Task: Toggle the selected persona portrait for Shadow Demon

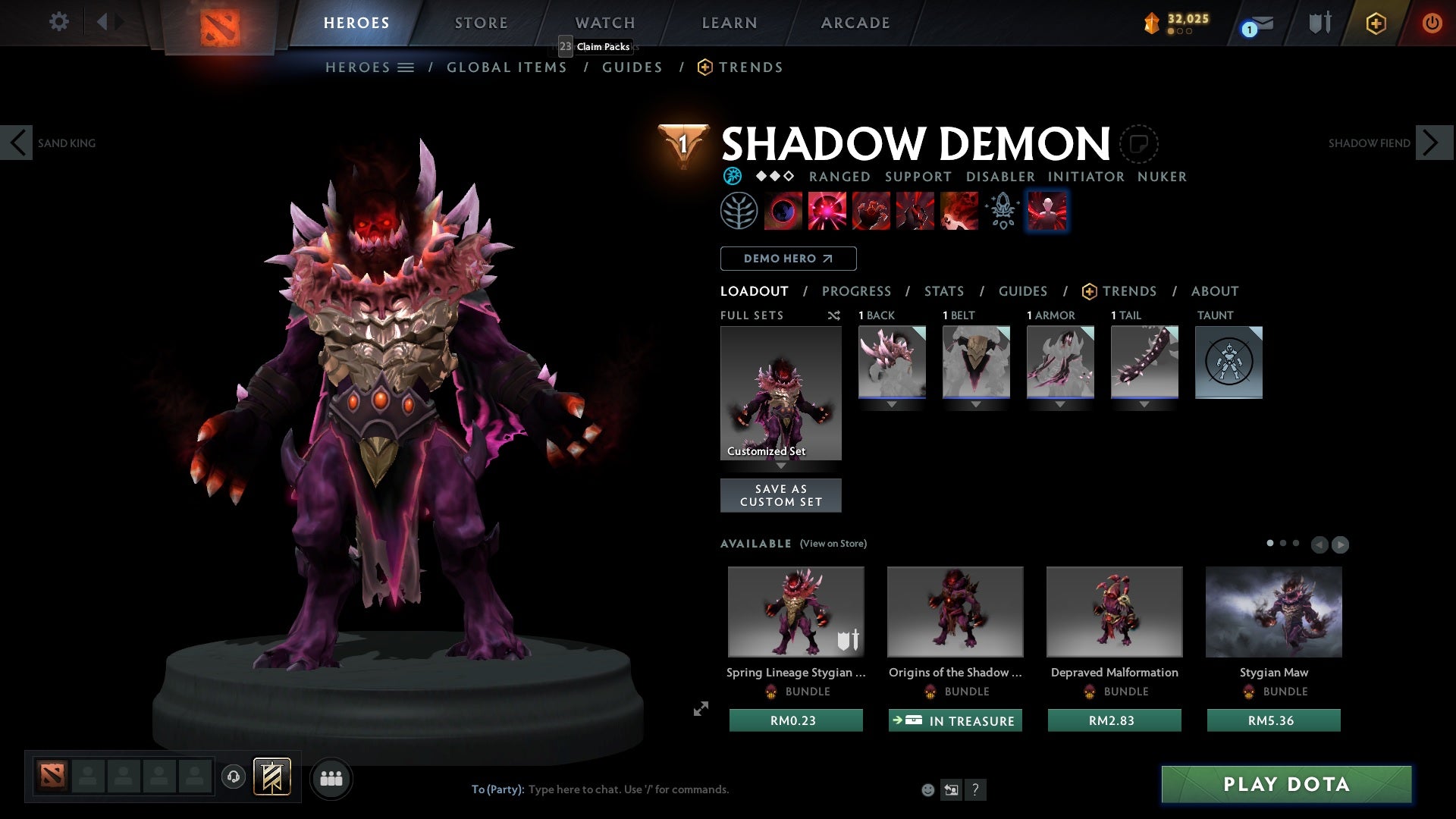Action: 1047,211
